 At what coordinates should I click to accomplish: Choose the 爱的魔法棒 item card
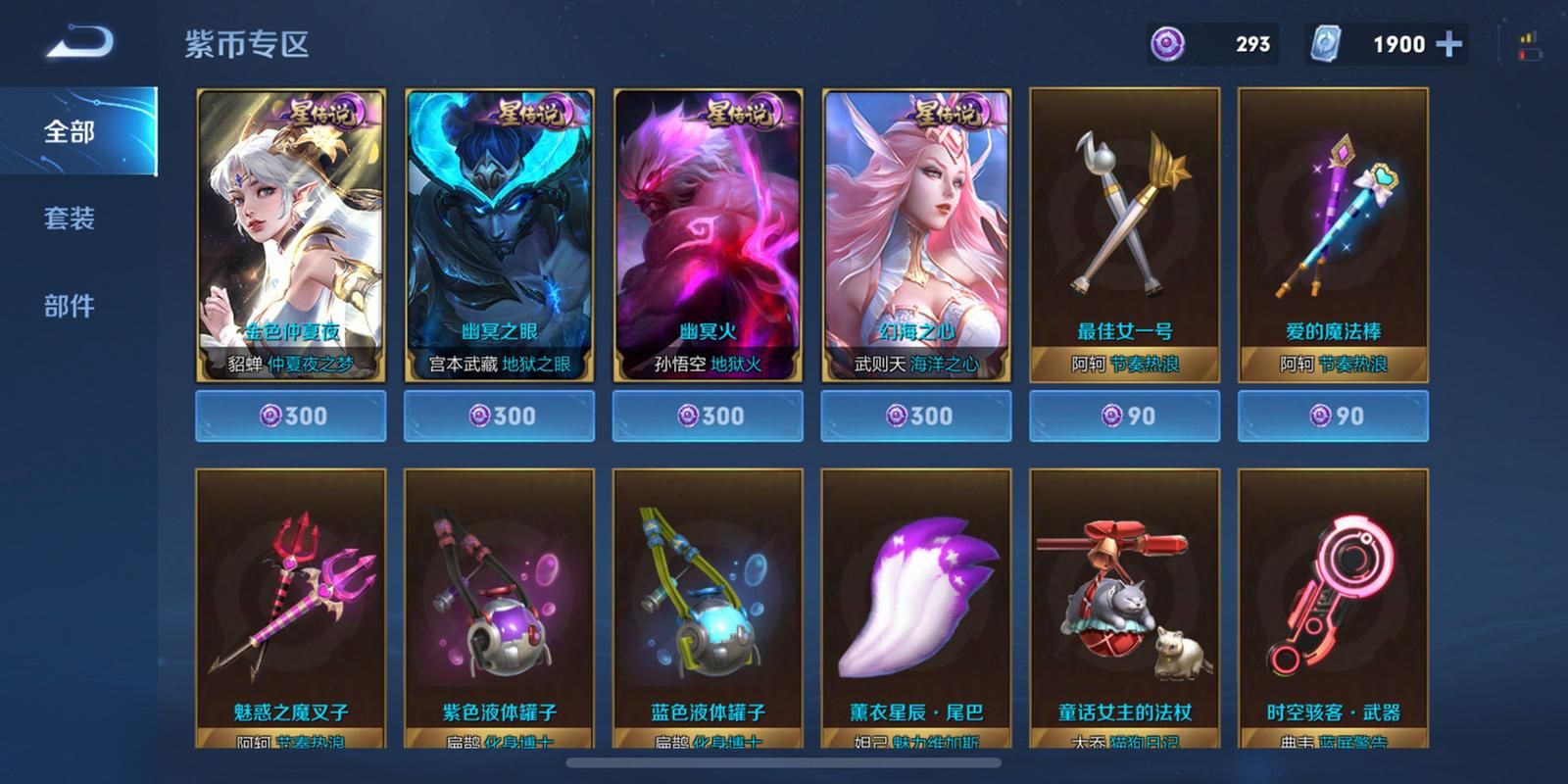[1333, 235]
